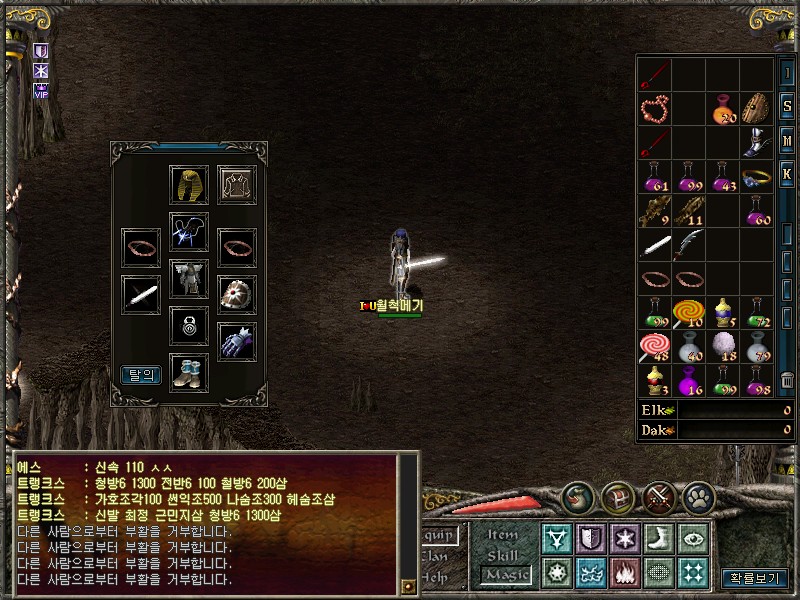Activate the half-shield spell icon
The image size is (800, 600).
coord(591,539)
